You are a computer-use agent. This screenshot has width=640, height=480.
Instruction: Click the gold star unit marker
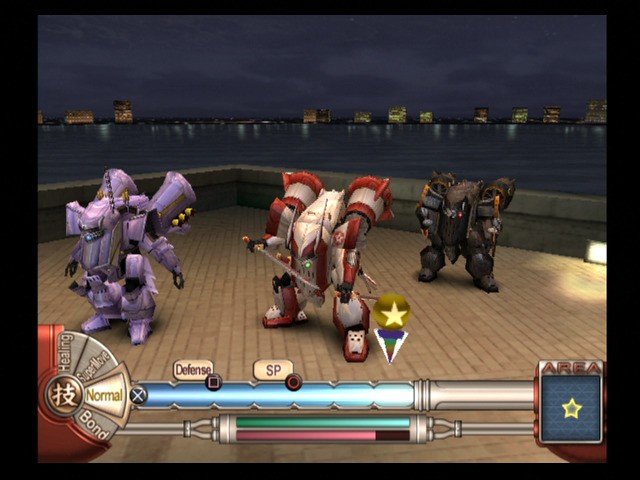click(x=392, y=313)
